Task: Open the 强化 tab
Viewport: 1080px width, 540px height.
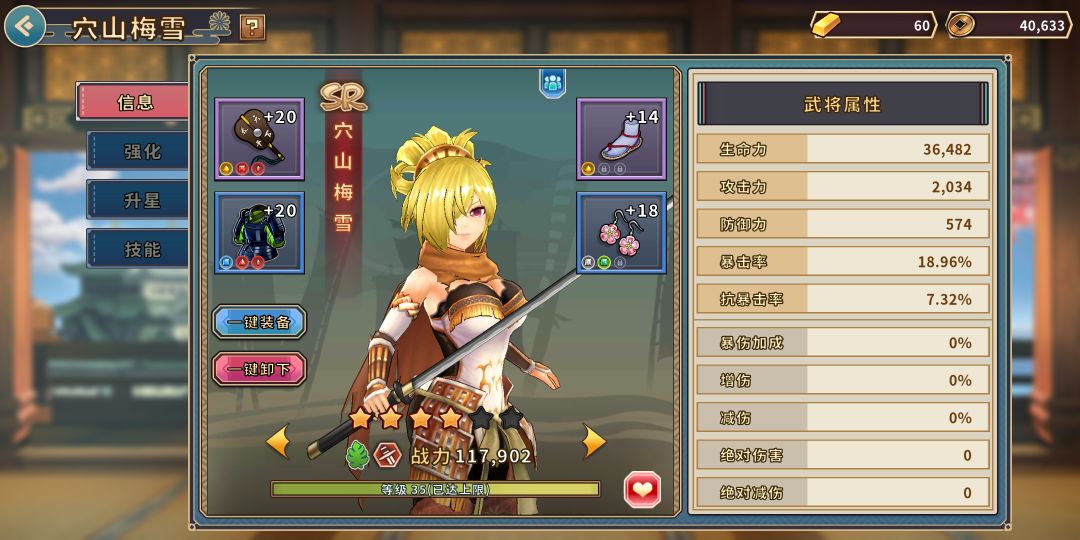Action: click(141, 151)
